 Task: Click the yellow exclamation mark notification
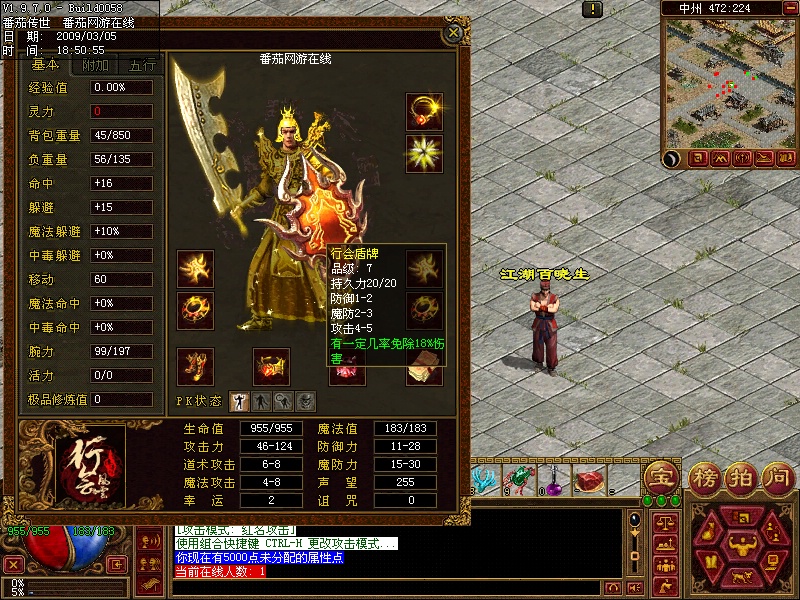coord(593,9)
